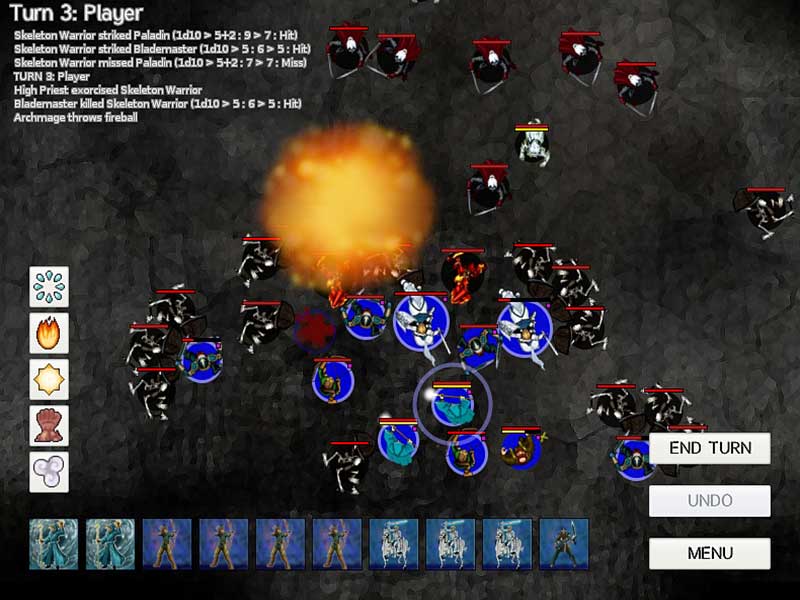
Task: Click the END TURN button
Action: click(x=709, y=448)
